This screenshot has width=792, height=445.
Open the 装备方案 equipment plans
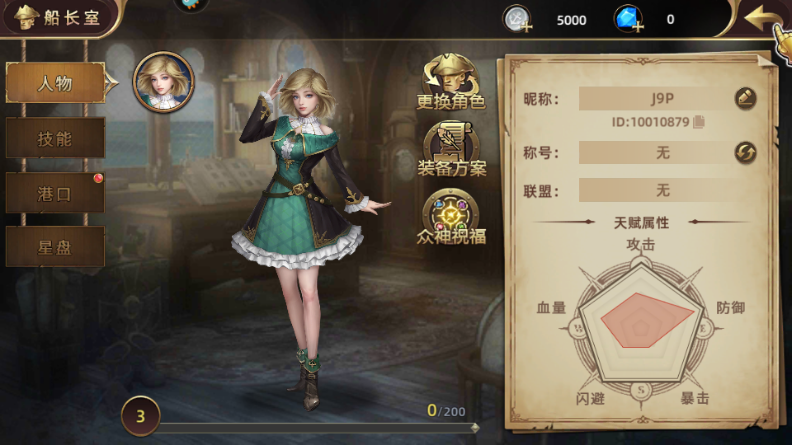coord(451,148)
